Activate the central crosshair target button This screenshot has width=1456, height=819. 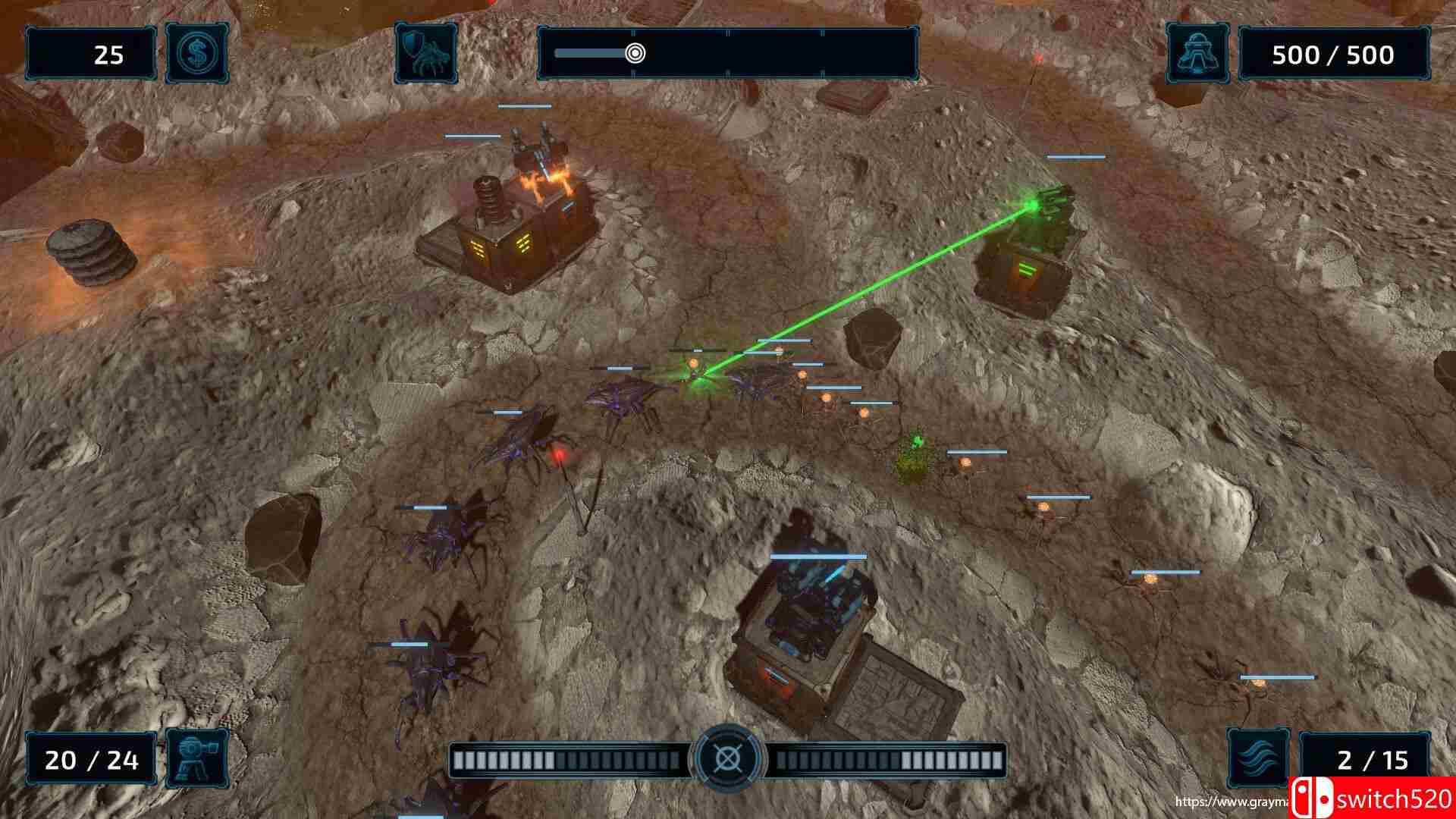pos(728,758)
